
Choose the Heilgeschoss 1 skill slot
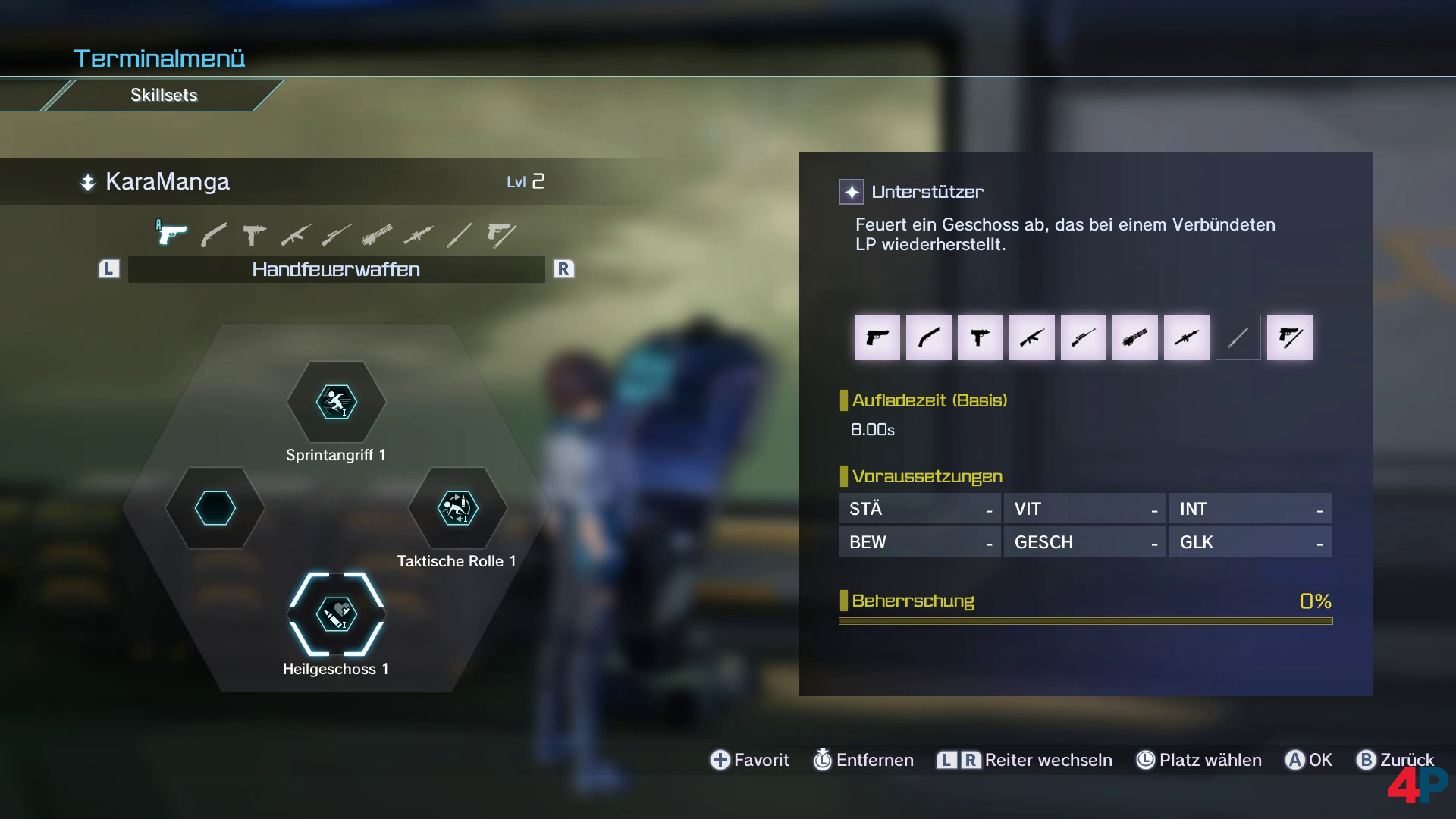coord(336,614)
